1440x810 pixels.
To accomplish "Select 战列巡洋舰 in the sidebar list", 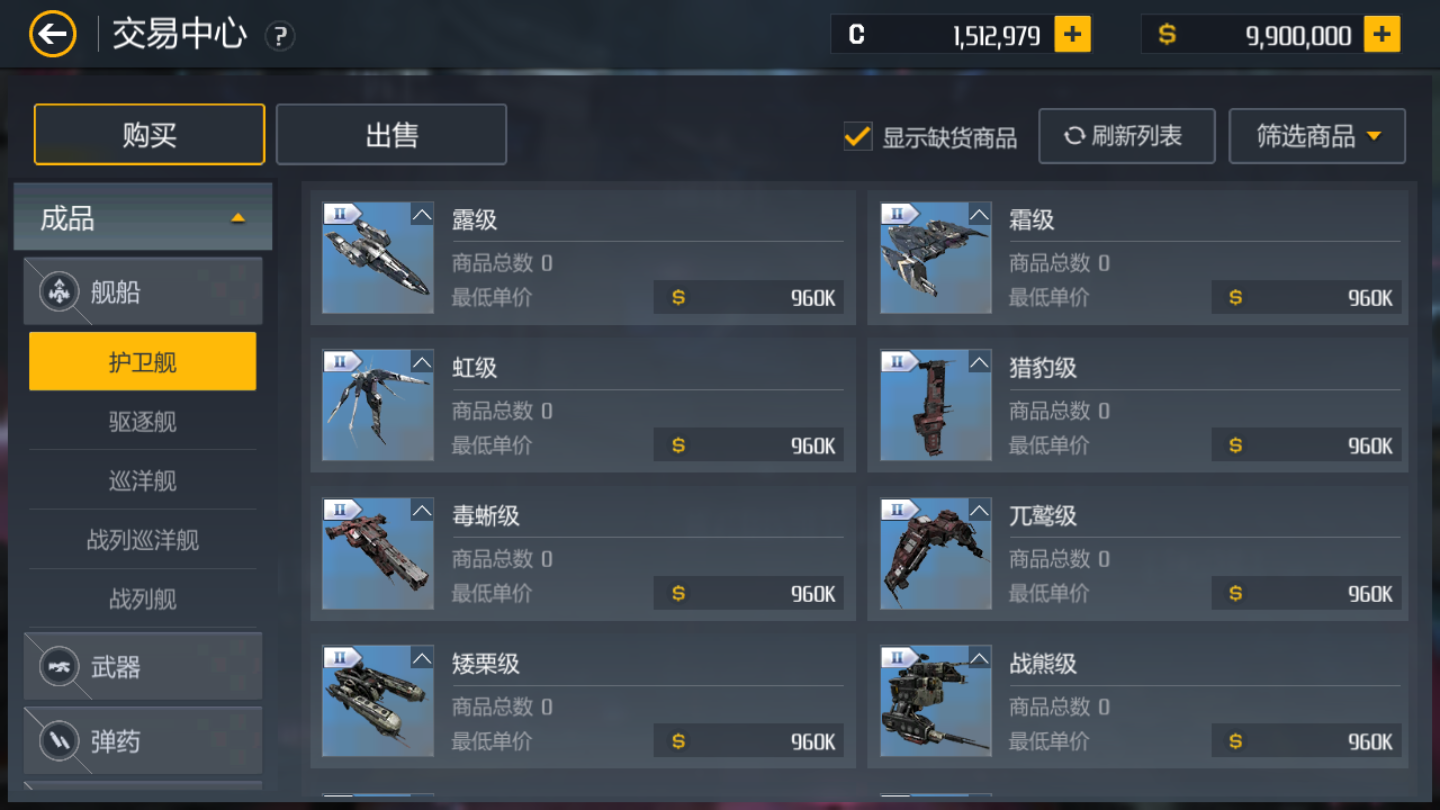I will click(142, 540).
